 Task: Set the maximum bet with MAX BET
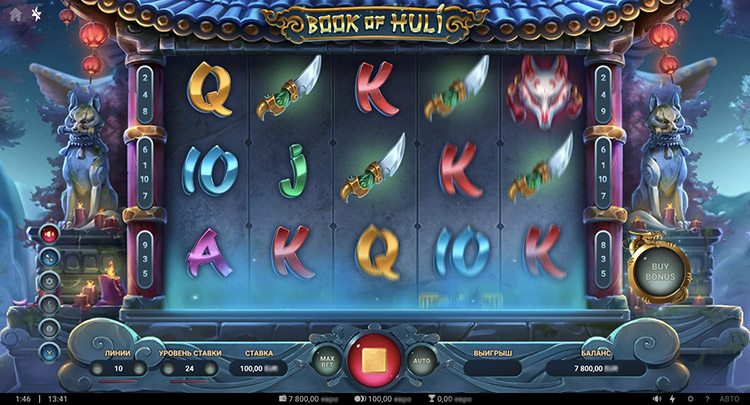pos(326,360)
